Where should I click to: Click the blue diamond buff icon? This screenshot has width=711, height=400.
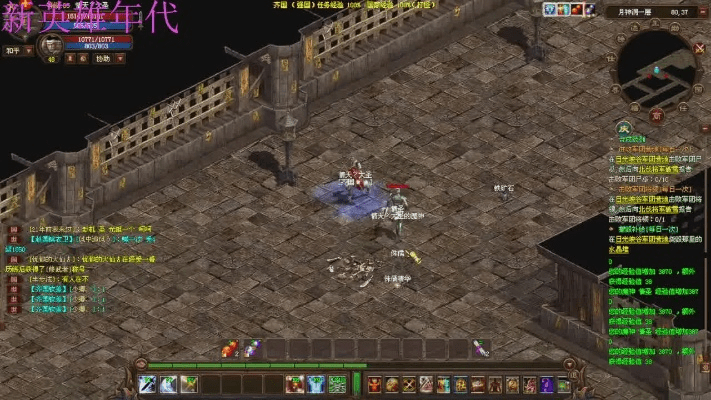550,9
